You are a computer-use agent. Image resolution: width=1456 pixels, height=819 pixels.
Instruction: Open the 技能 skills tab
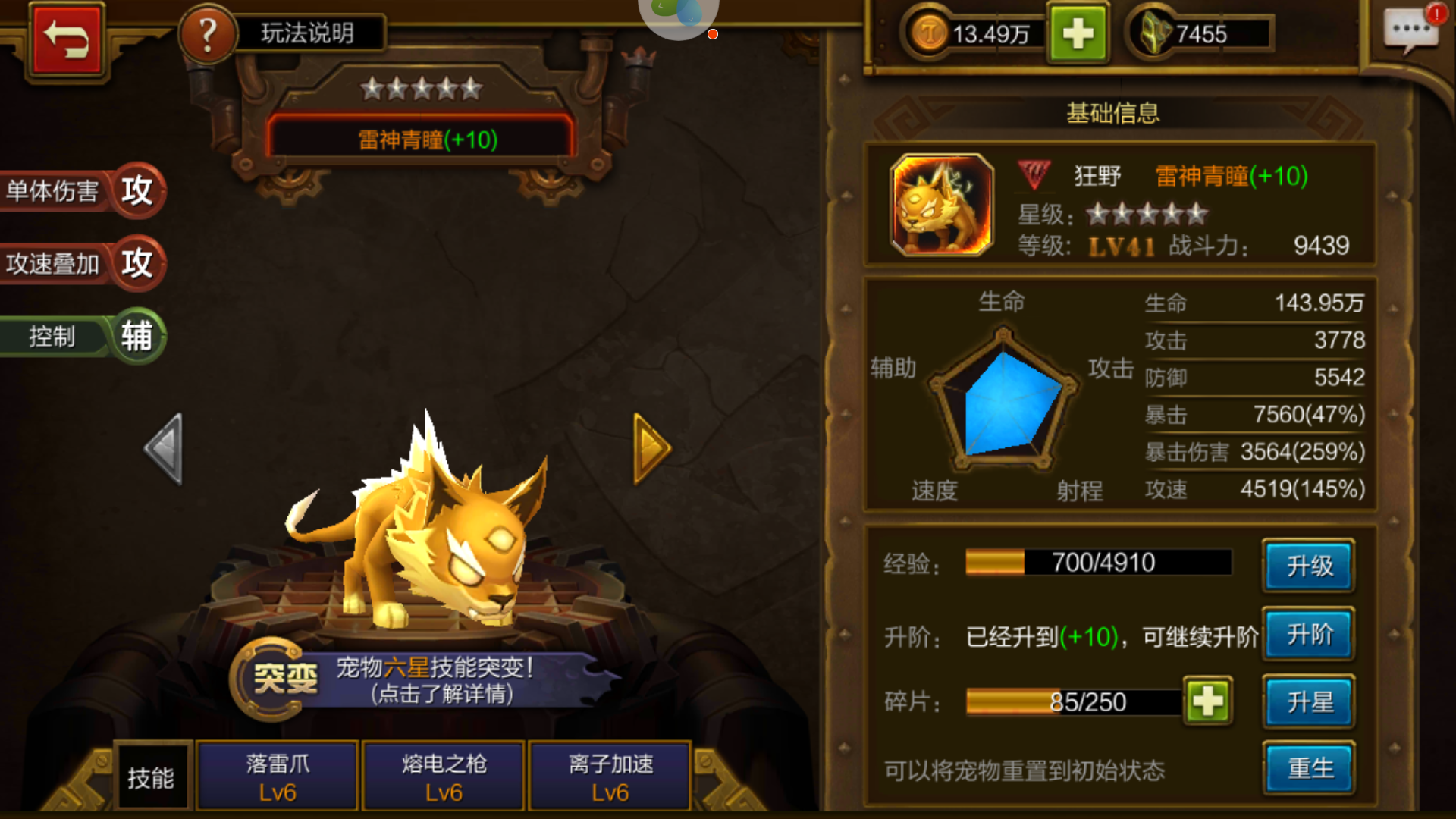coord(151,777)
